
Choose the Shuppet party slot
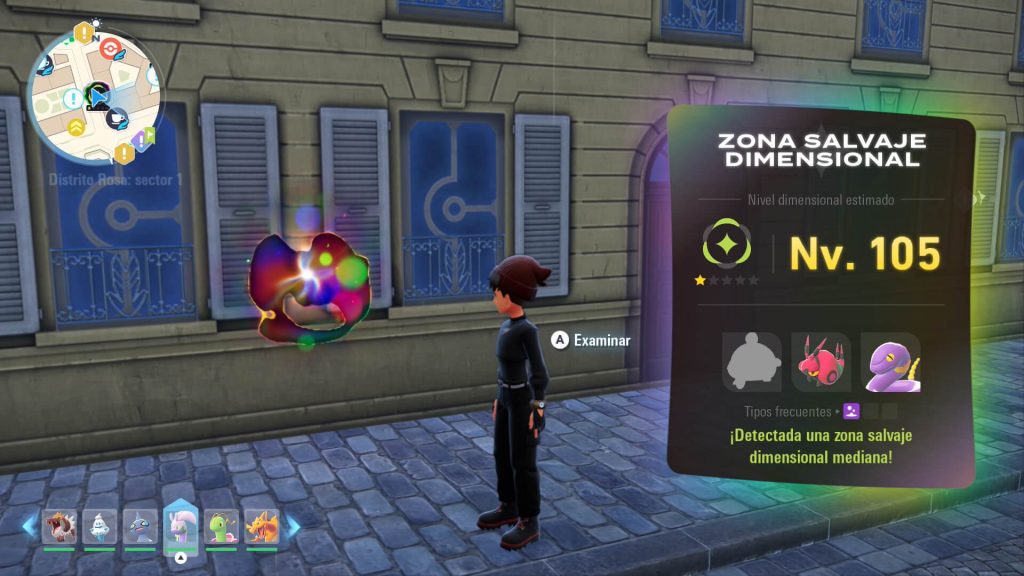click(x=139, y=525)
